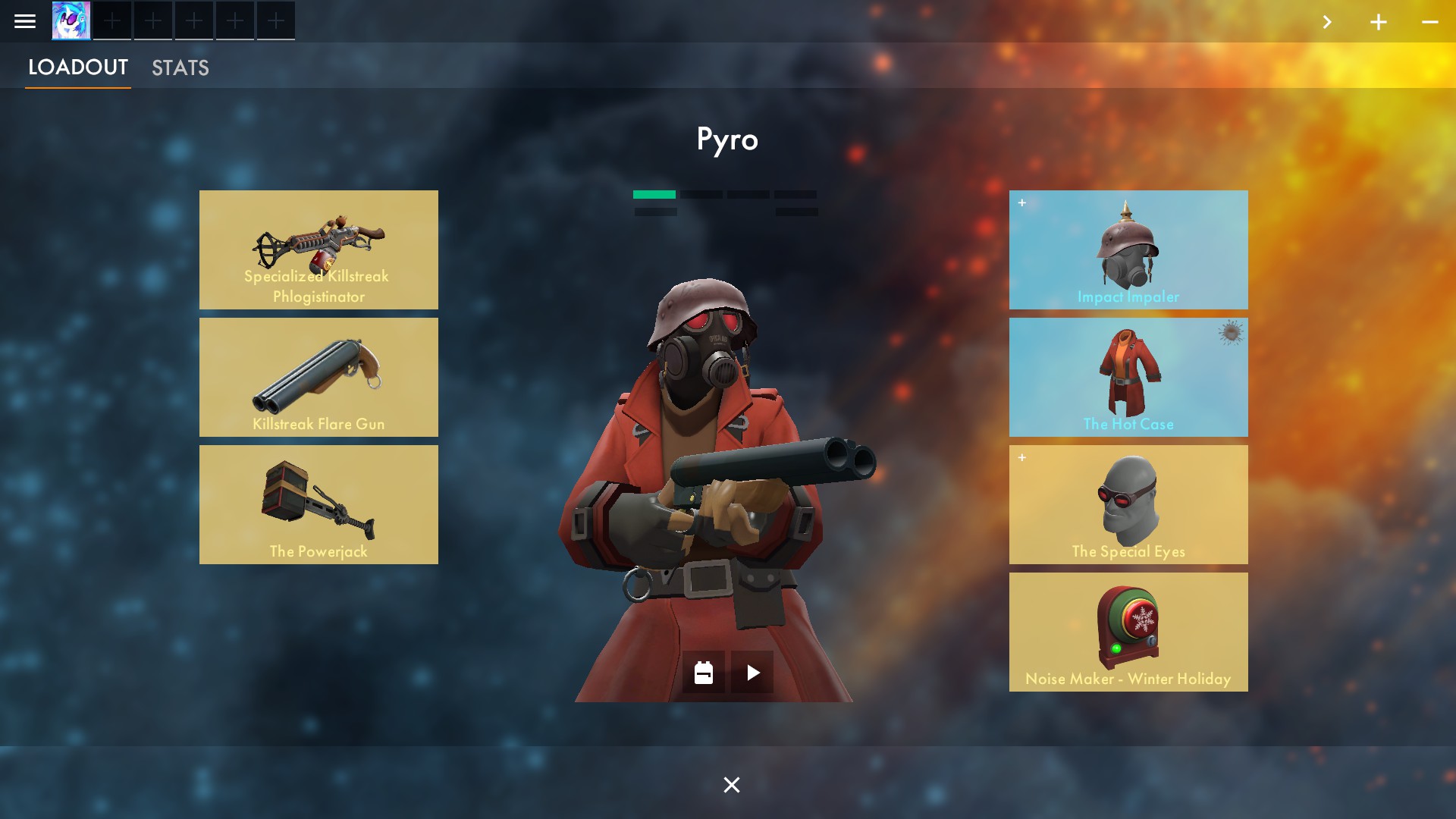Image resolution: width=1456 pixels, height=819 pixels.
Task: Select the LOADOUT tab
Action: point(77,67)
